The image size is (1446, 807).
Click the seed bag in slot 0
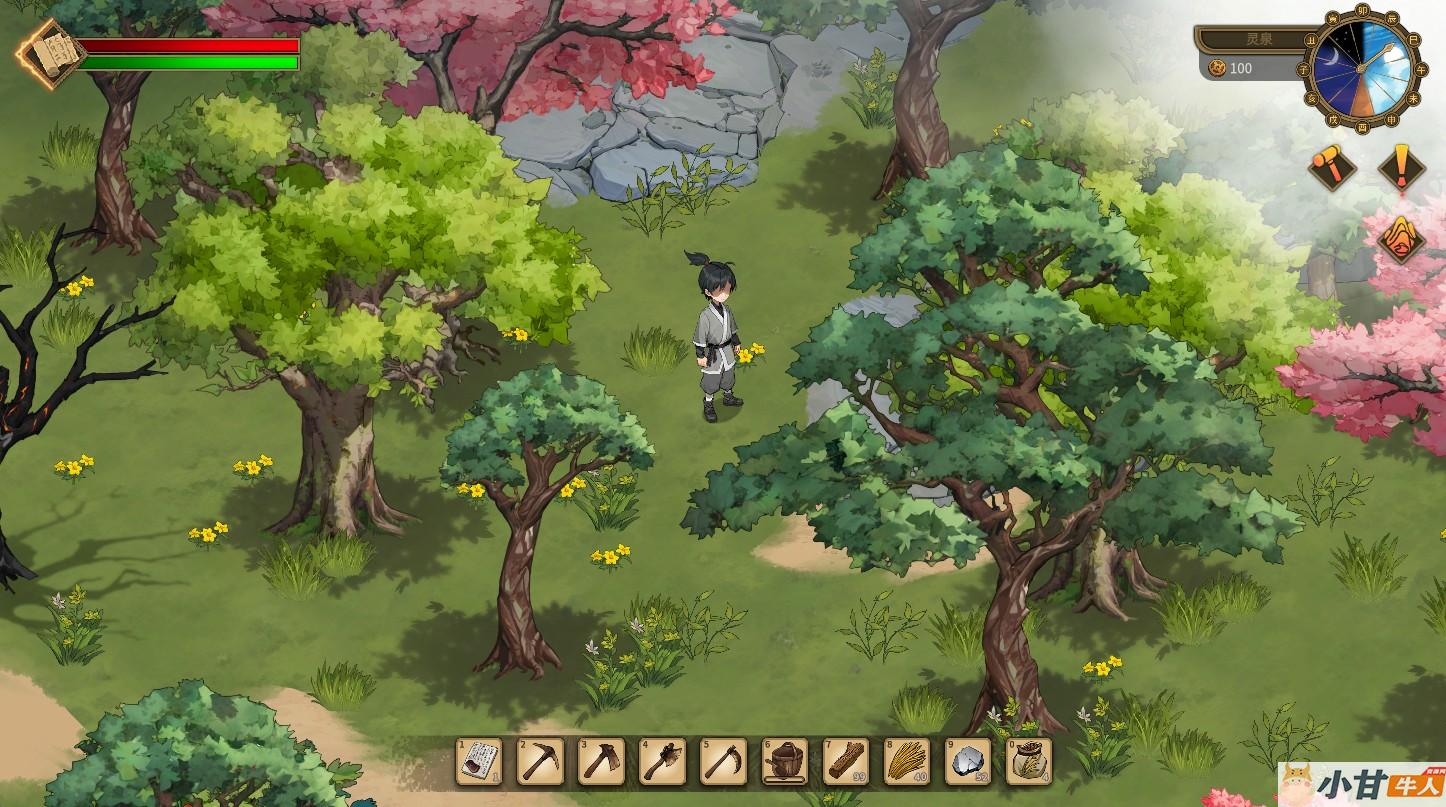[x=1029, y=762]
